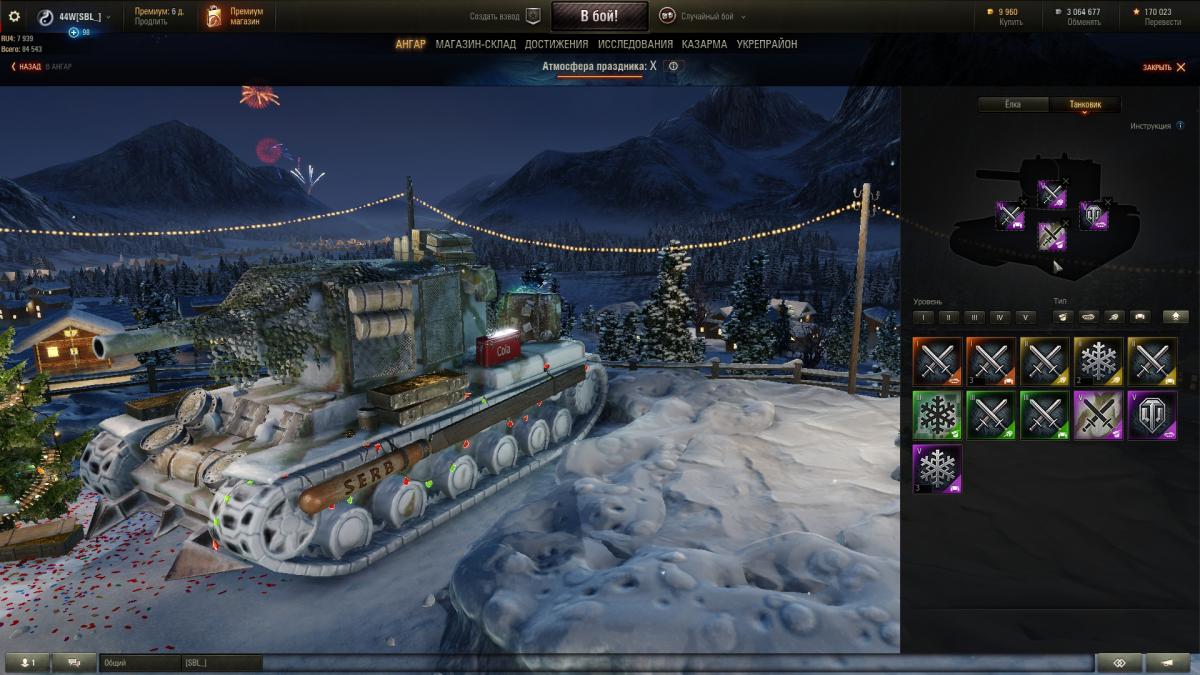The width and height of the screenshot is (1200, 675).
Task: Open the УКРЕПРАЙОН section
Action: (x=767, y=44)
